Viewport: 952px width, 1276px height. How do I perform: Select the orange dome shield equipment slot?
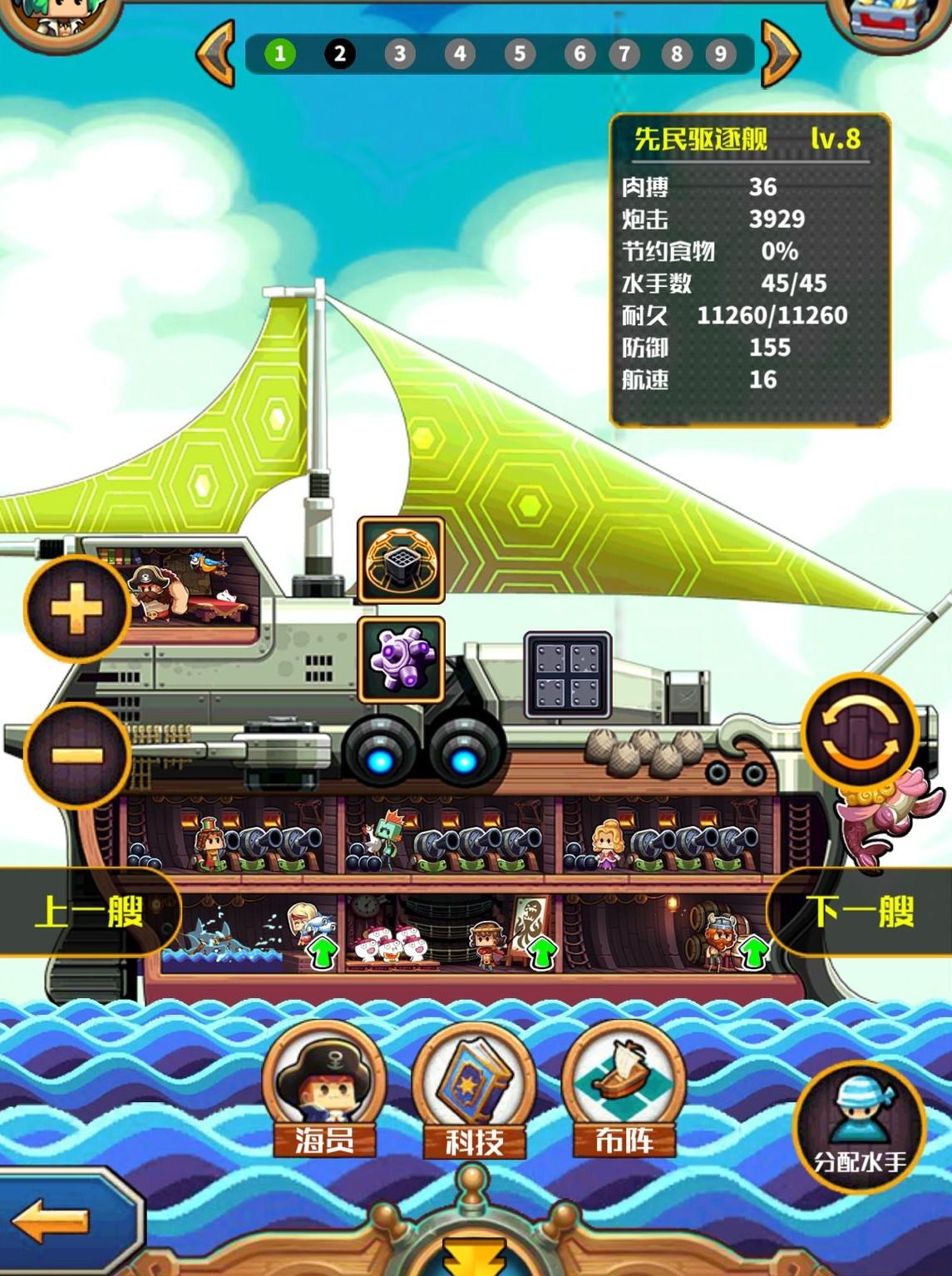pos(401,560)
